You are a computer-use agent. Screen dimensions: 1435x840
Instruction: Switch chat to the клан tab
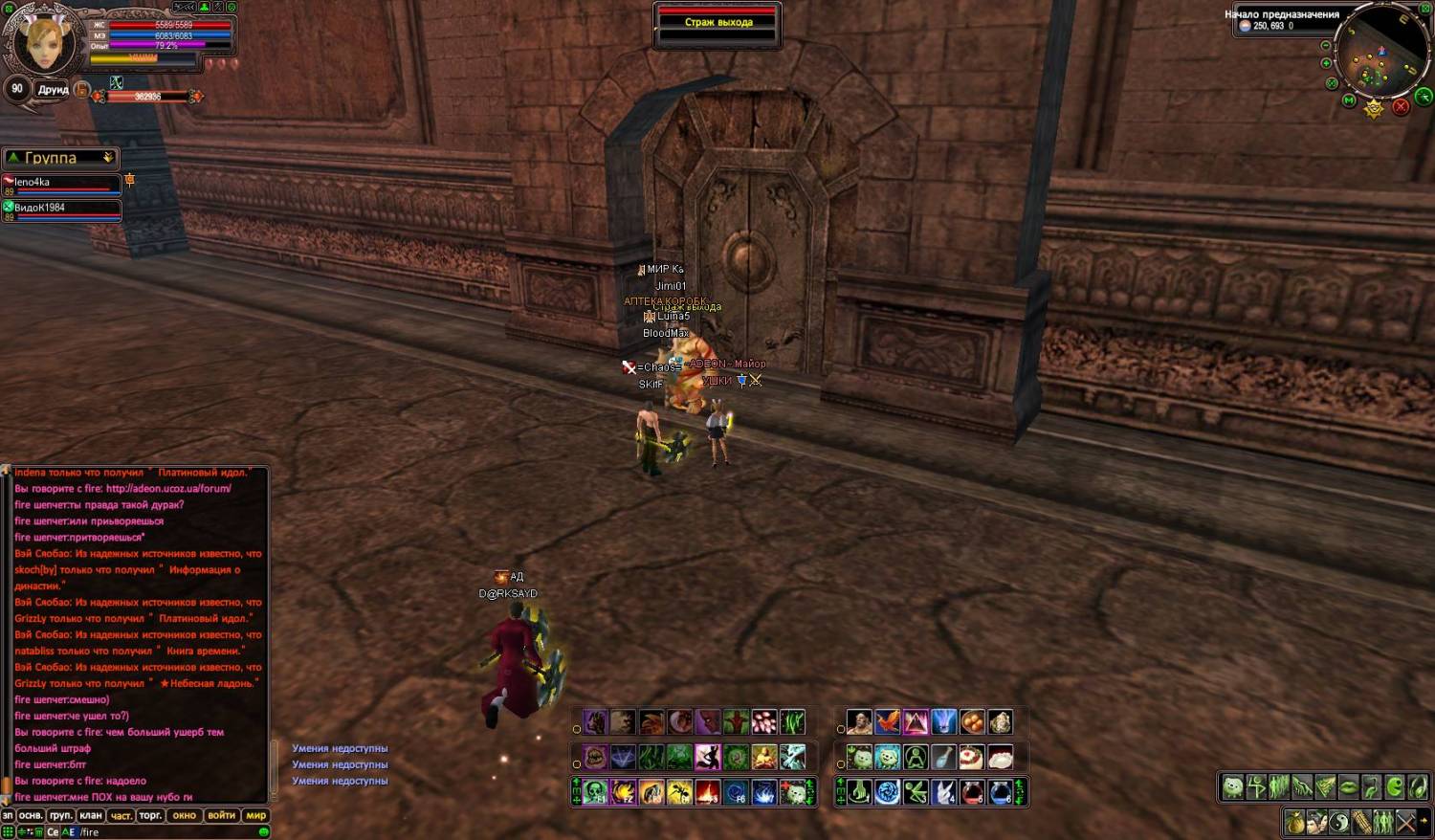point(91,816)
